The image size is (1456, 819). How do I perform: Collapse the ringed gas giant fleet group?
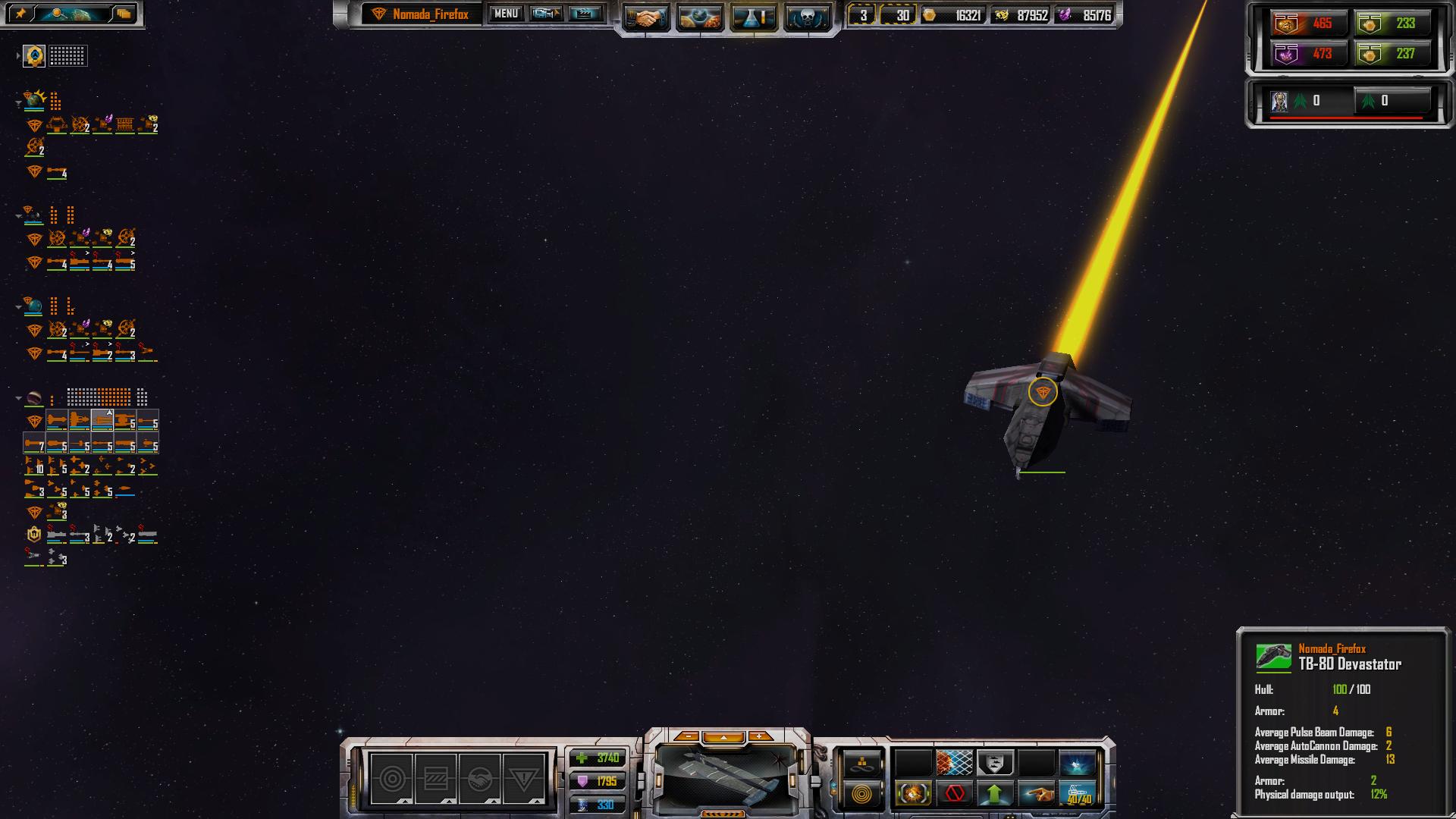18,398
